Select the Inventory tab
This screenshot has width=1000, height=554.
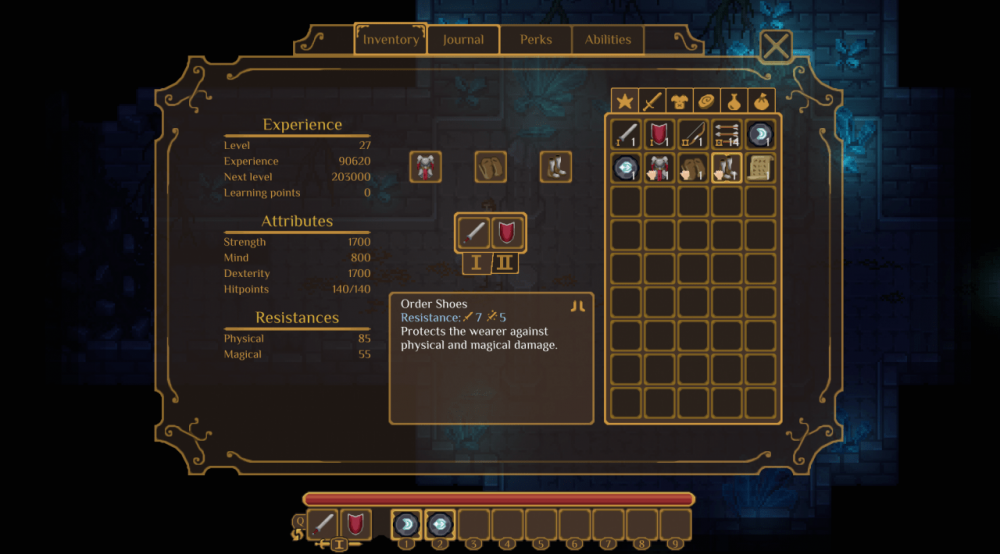pos(391,40)
